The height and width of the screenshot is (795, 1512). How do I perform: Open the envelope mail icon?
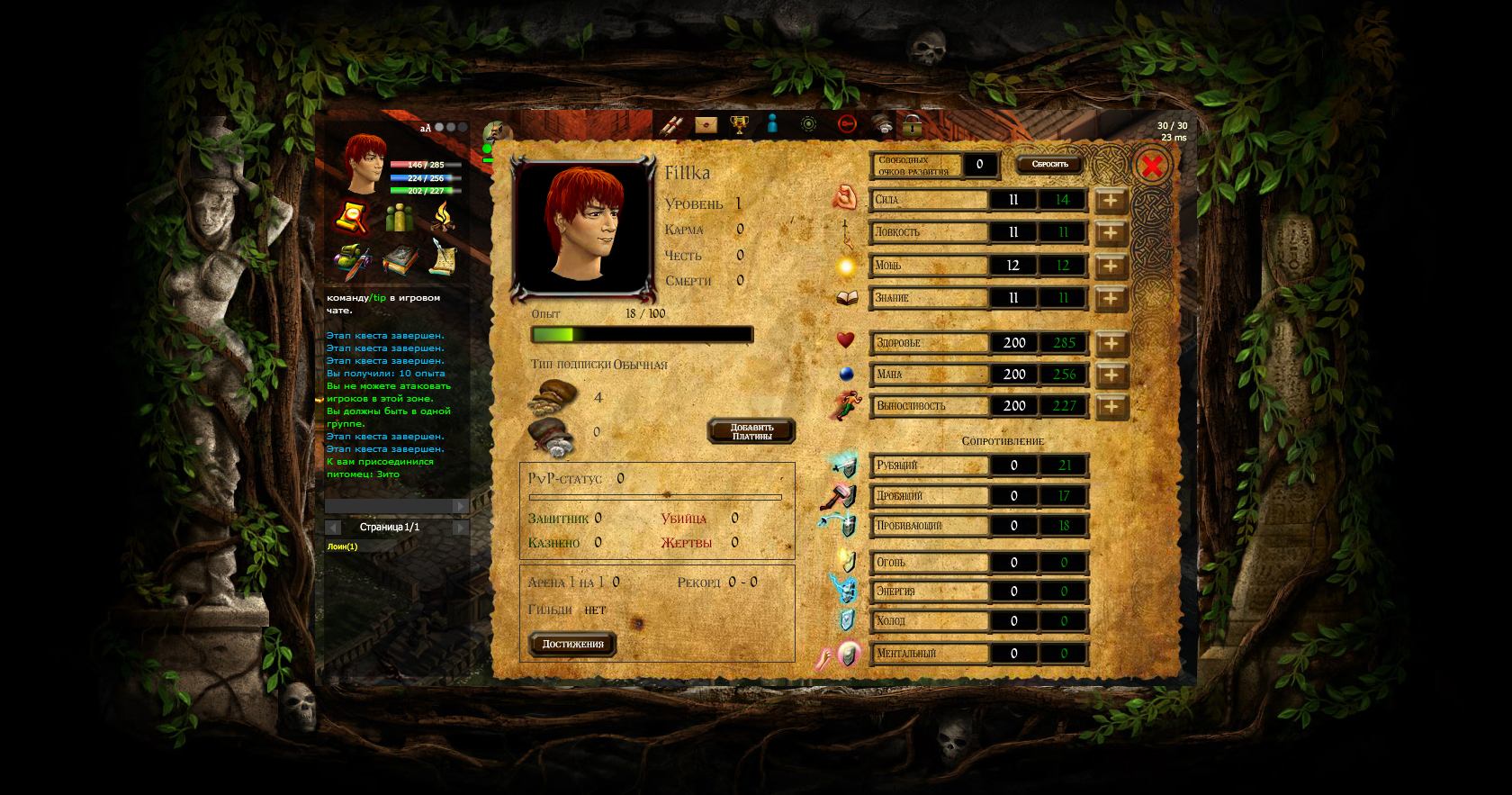coord(706,124)
